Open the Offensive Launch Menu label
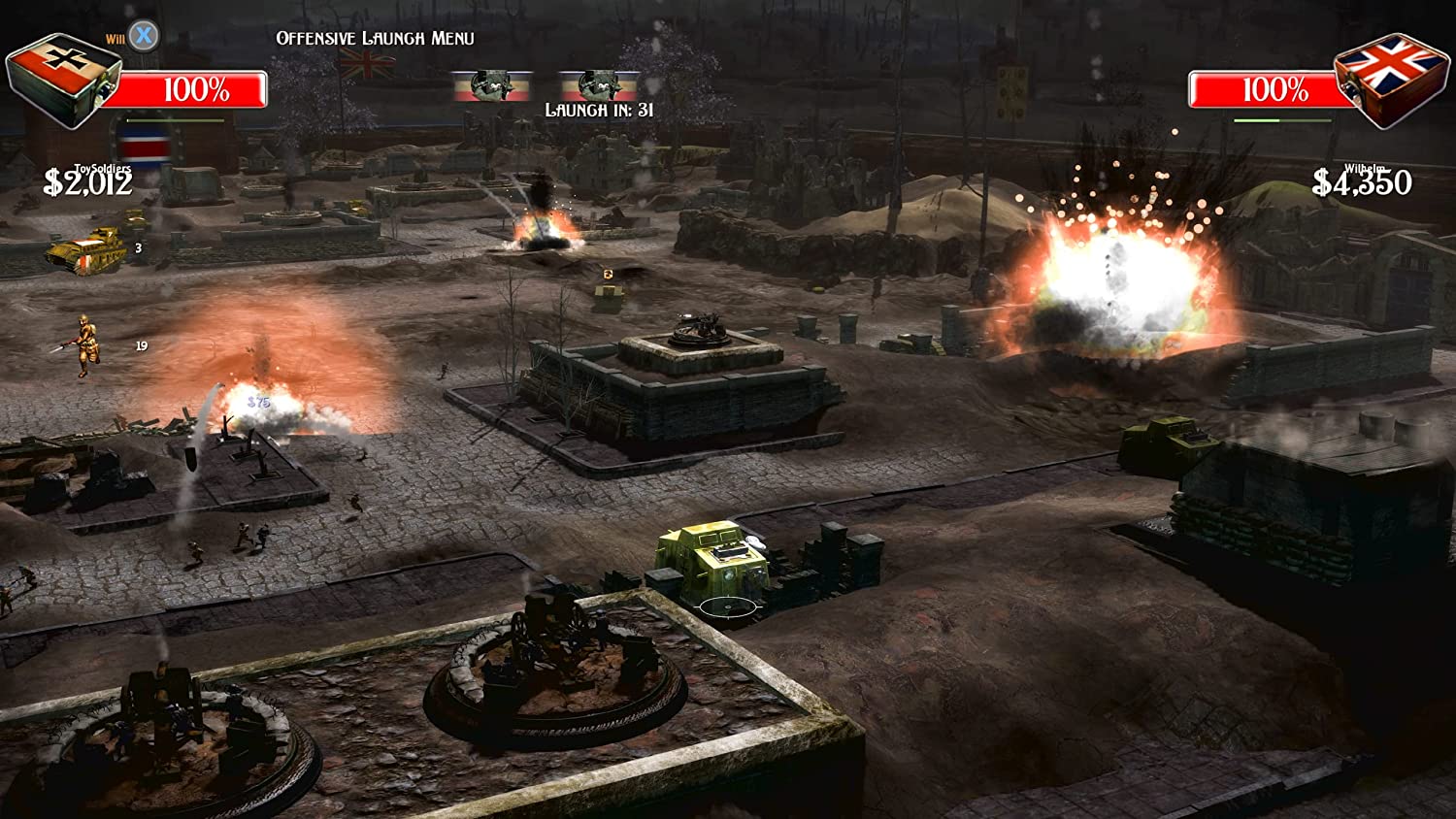1456x819 pixels. pyautogui.click(x=375, y=38)
